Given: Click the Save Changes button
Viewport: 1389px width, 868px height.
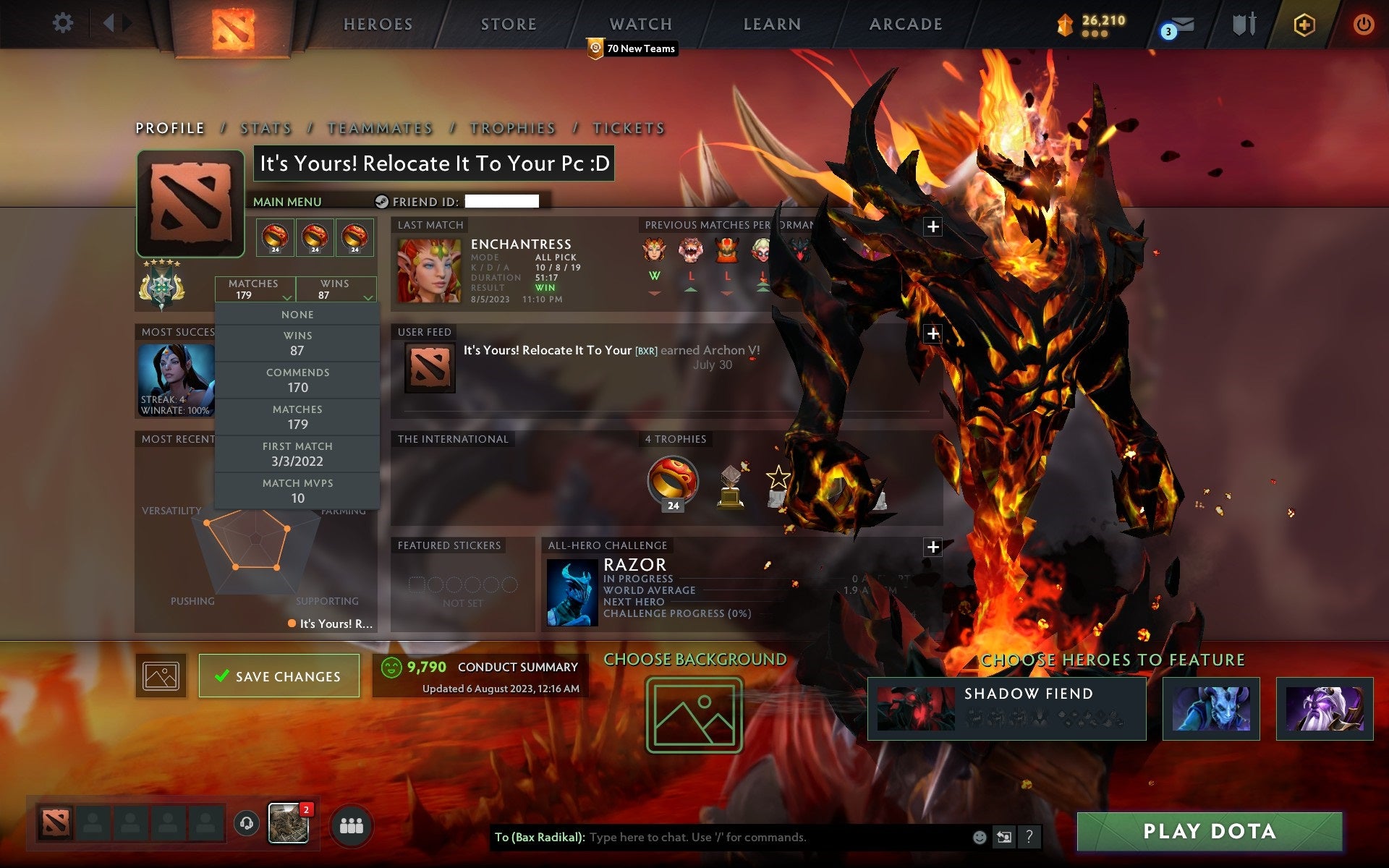Looking at the screenshot, I should pos(279,676).
